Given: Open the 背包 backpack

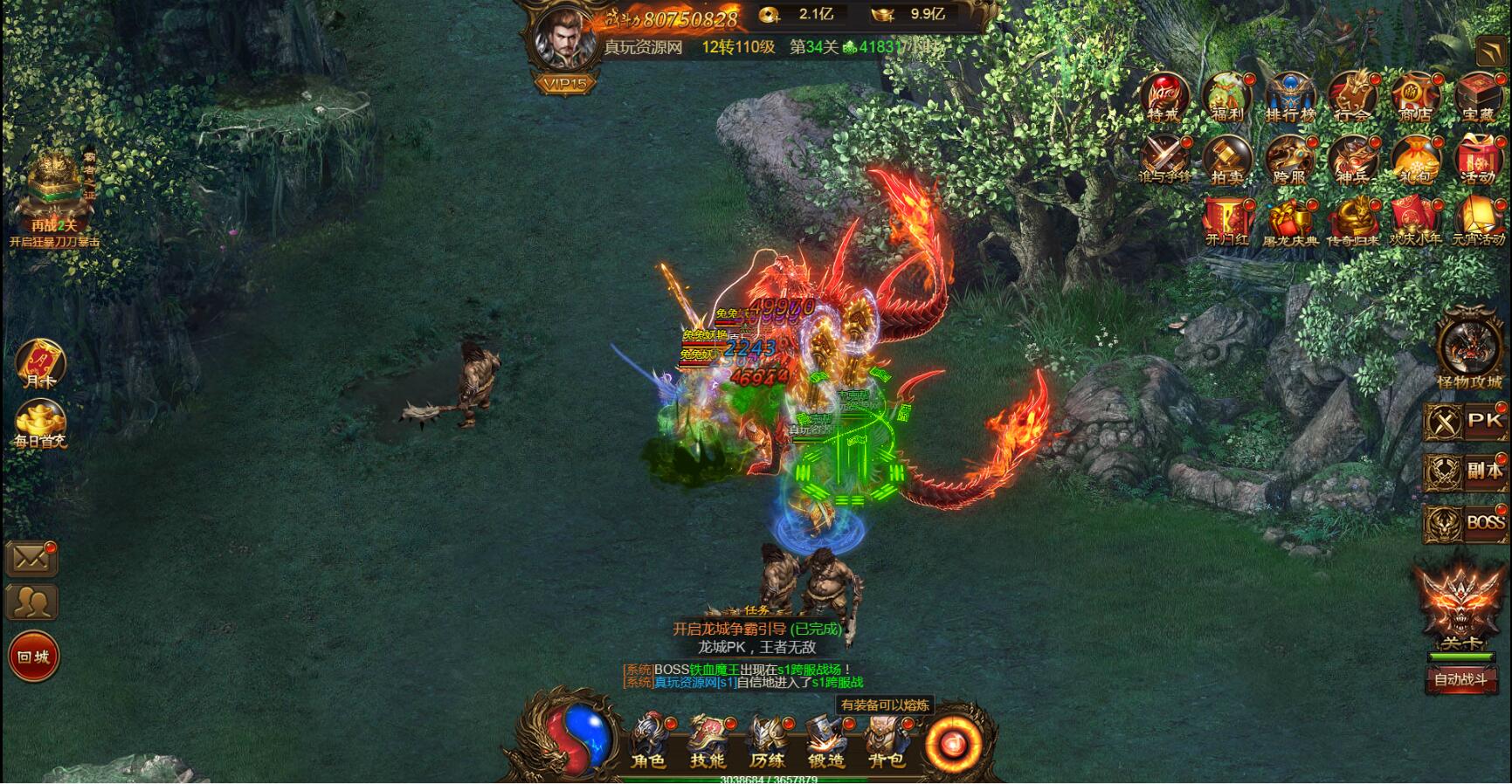Looking at the screenshot, I should 885,740.
